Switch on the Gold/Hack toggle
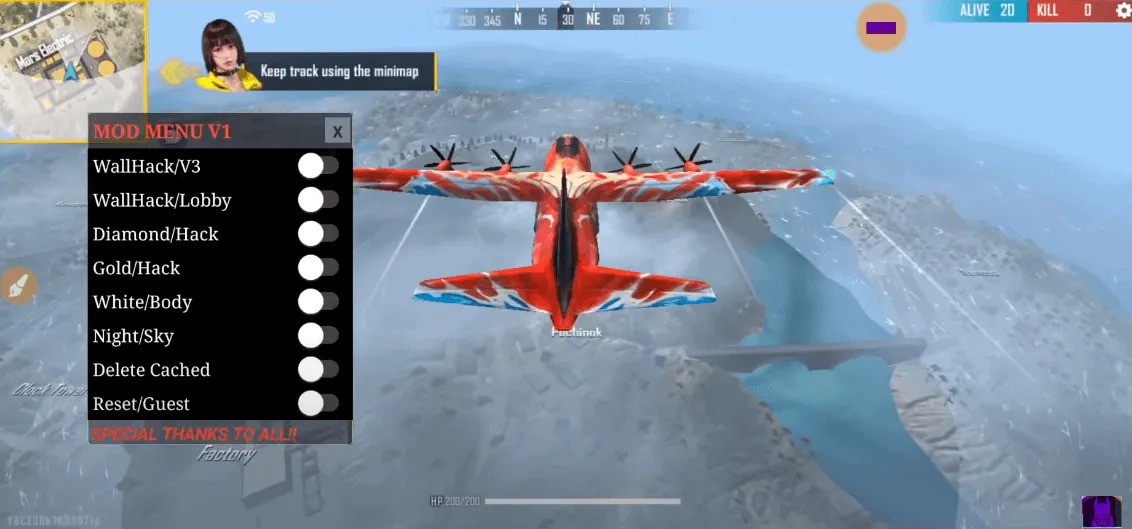This screenshot has height=529, width=1132. tap(318, 268)
